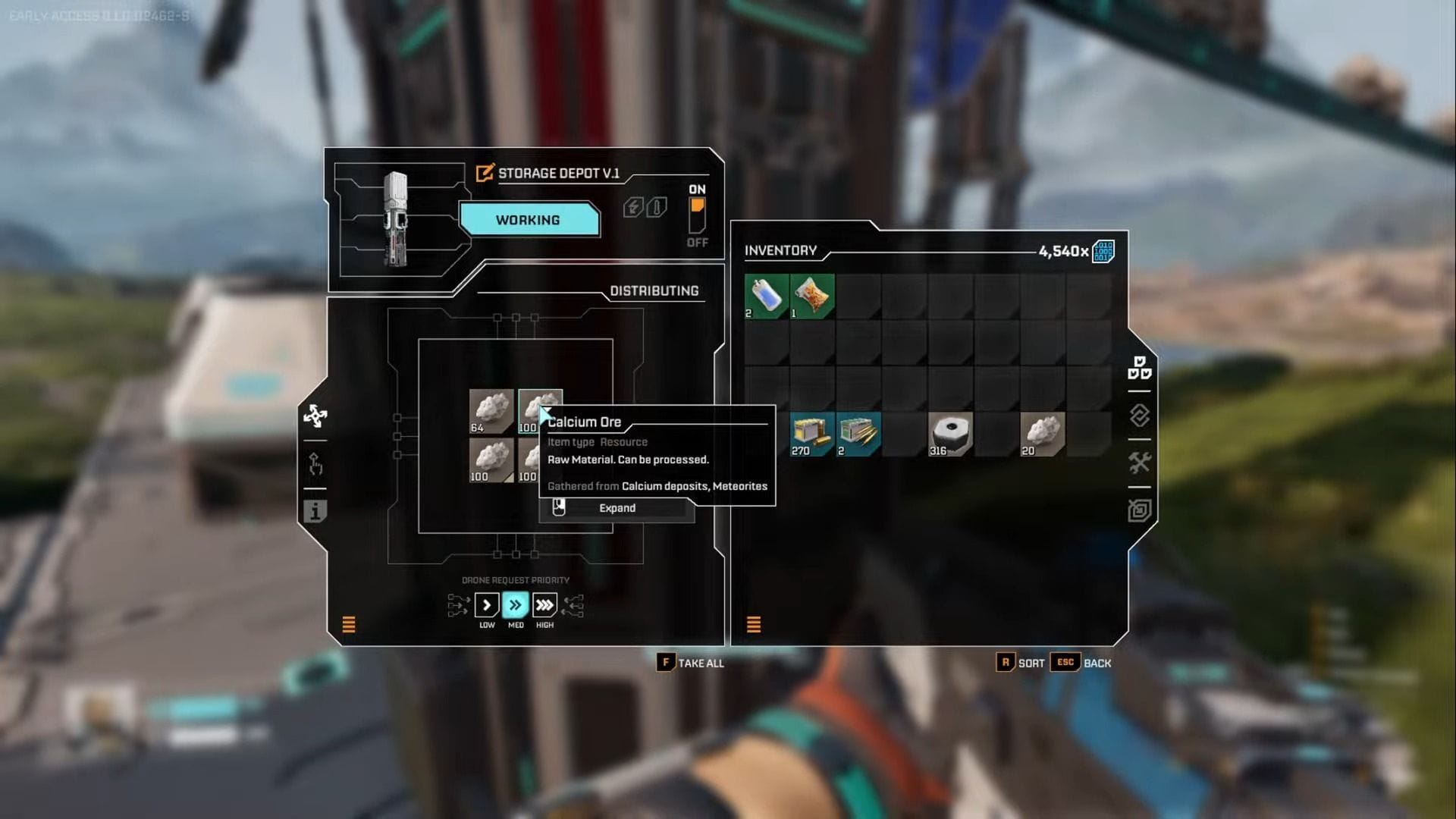The image size is (1456, 819).
Task: Select the crafting tools icon on the right edge
Action: 1140,457
